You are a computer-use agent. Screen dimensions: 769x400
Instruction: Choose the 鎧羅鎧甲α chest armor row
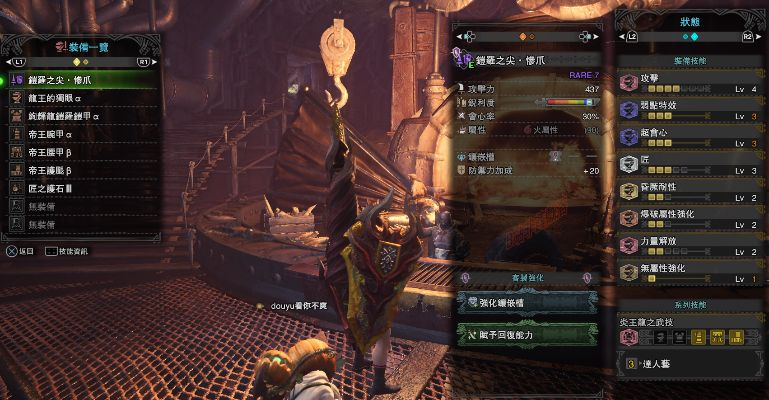pyautogui.click(x=80, y=116)
